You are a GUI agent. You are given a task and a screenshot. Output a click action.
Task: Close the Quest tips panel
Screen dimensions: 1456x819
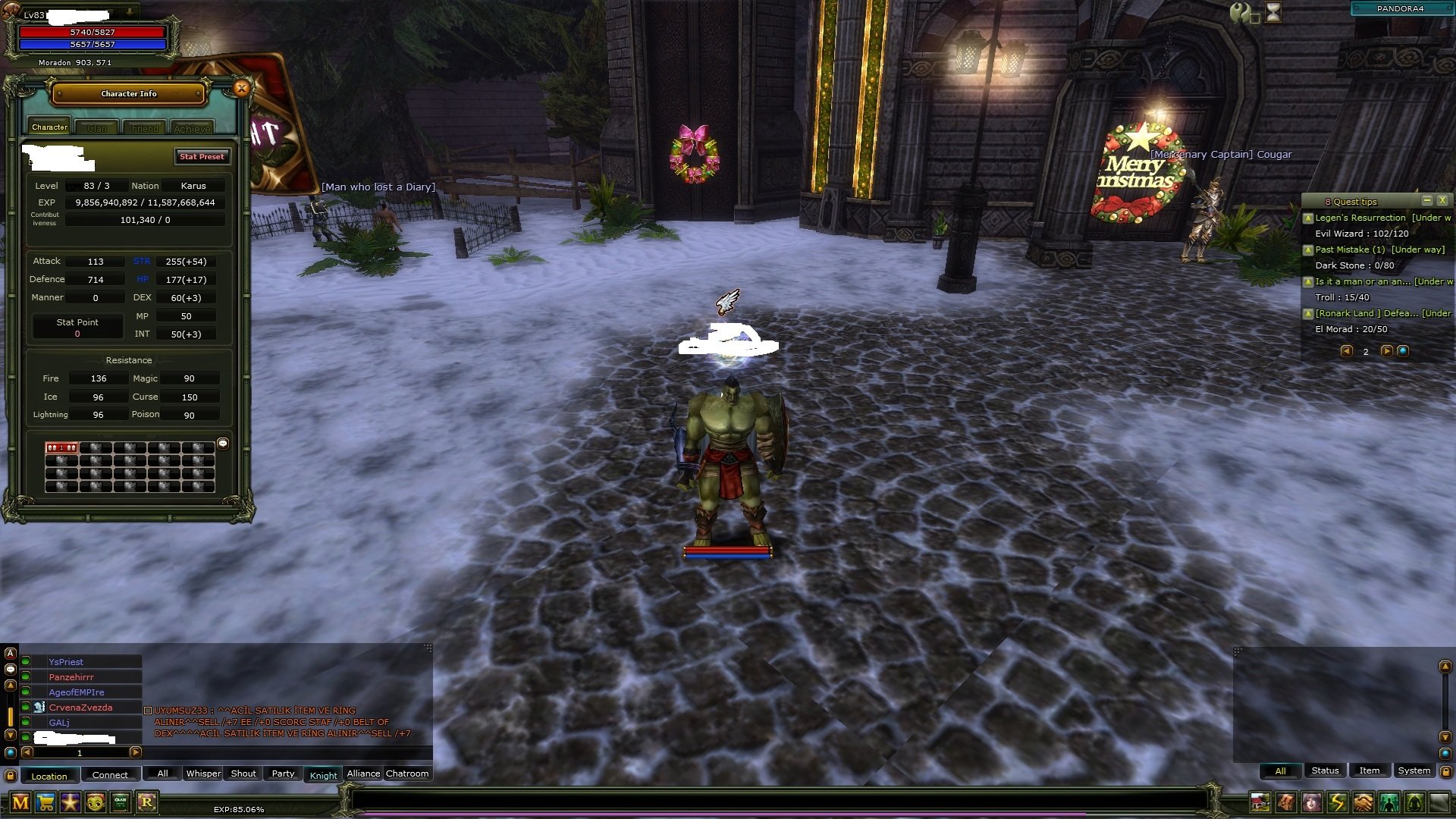1442,201
